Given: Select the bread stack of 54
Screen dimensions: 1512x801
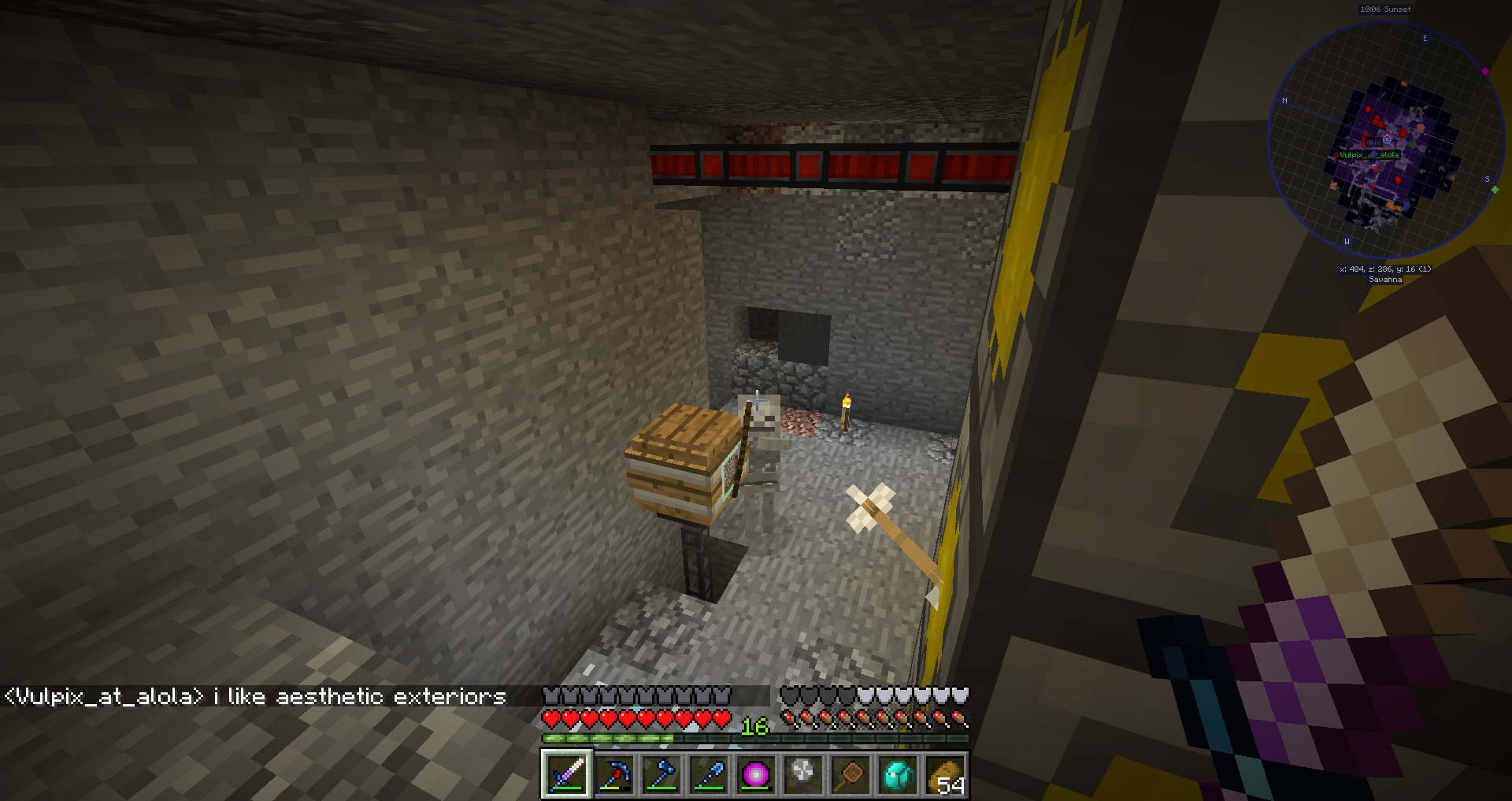Looking at the screenshot, I should click(x=945, y=775).
